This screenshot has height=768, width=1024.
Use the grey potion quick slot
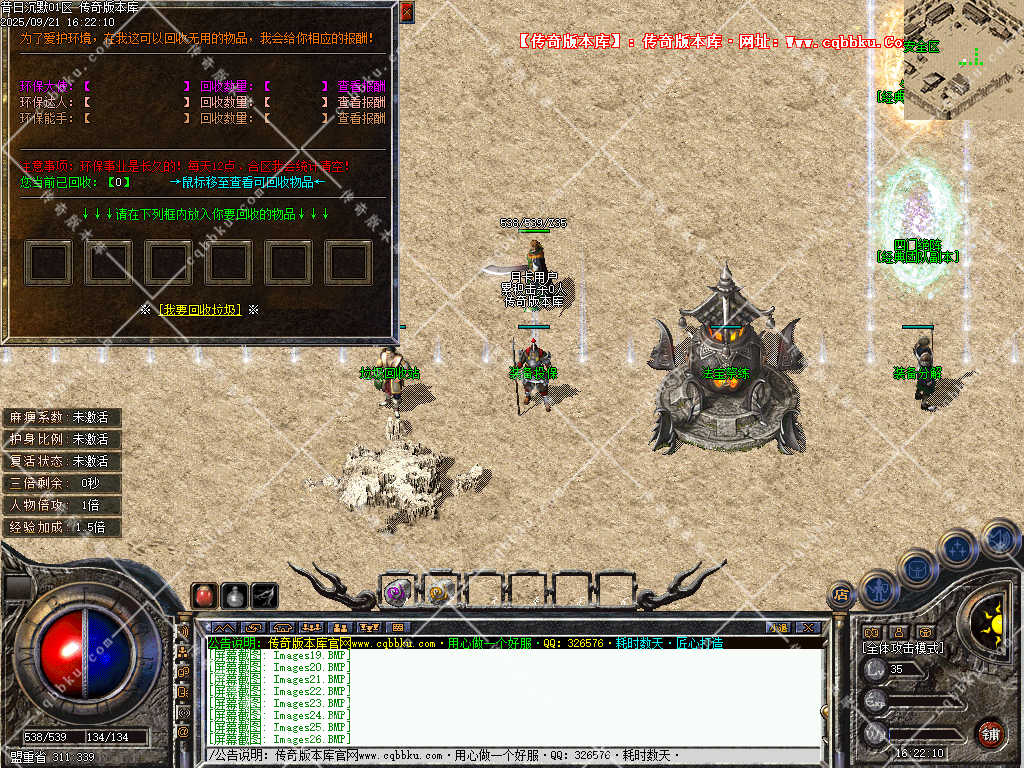click(234, 596)
